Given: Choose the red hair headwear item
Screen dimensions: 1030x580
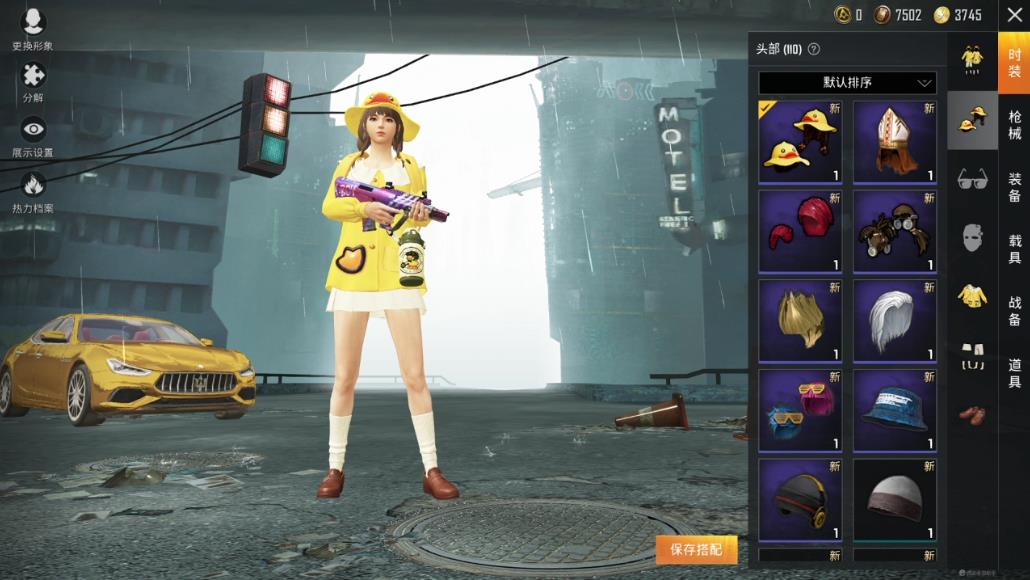Looking at the screenshot, I should [x=800, y=231].
